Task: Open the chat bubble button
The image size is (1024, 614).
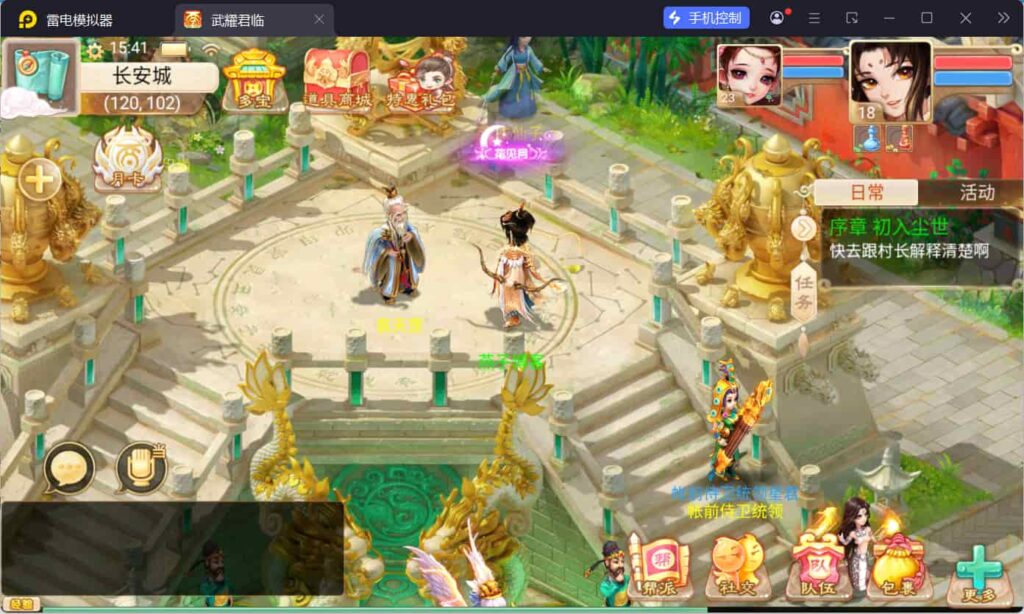Action: click(x=69, y=467)
